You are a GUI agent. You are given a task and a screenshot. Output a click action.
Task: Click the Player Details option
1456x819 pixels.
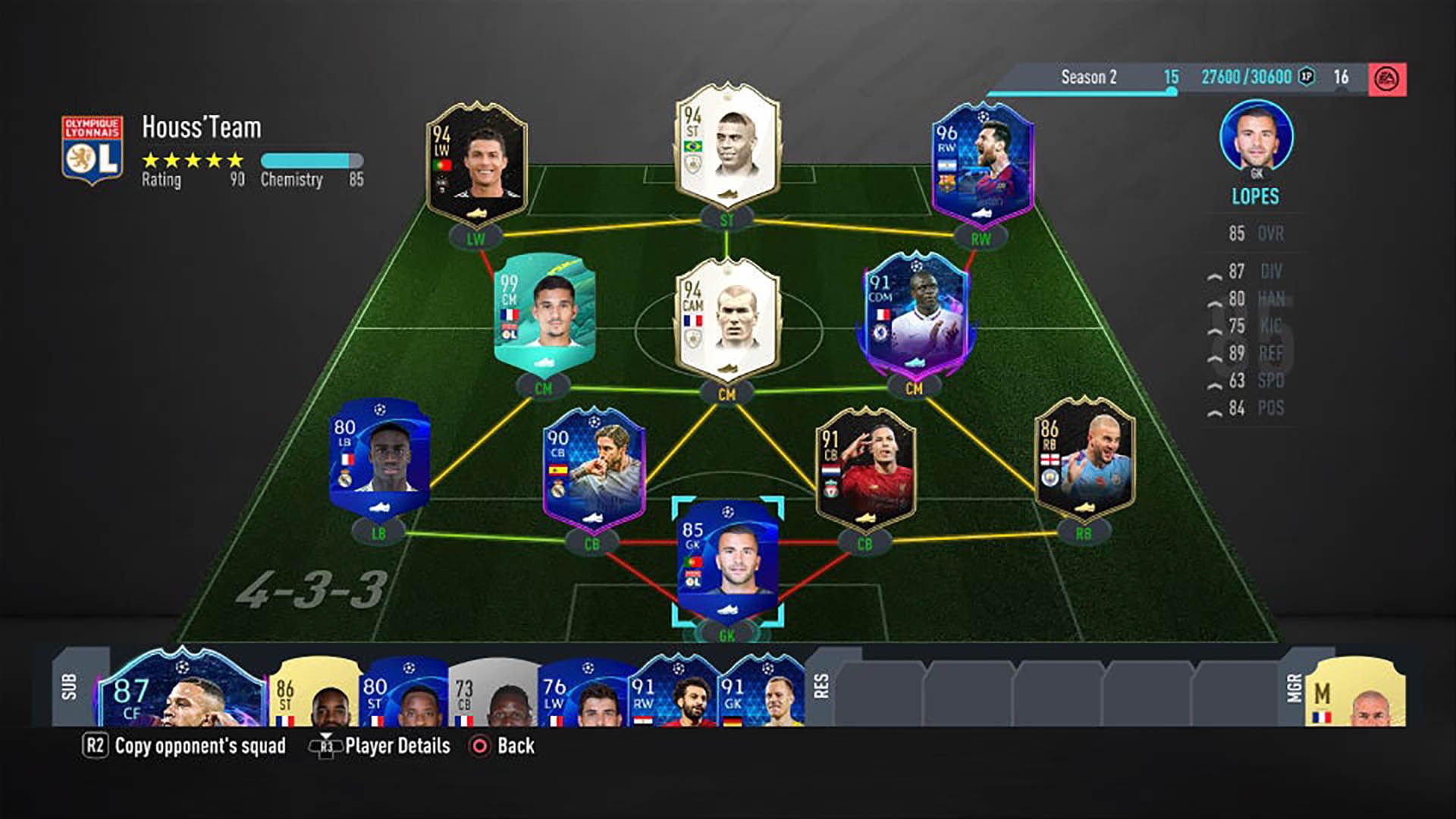pyautogui.click(x=397, y=746)
